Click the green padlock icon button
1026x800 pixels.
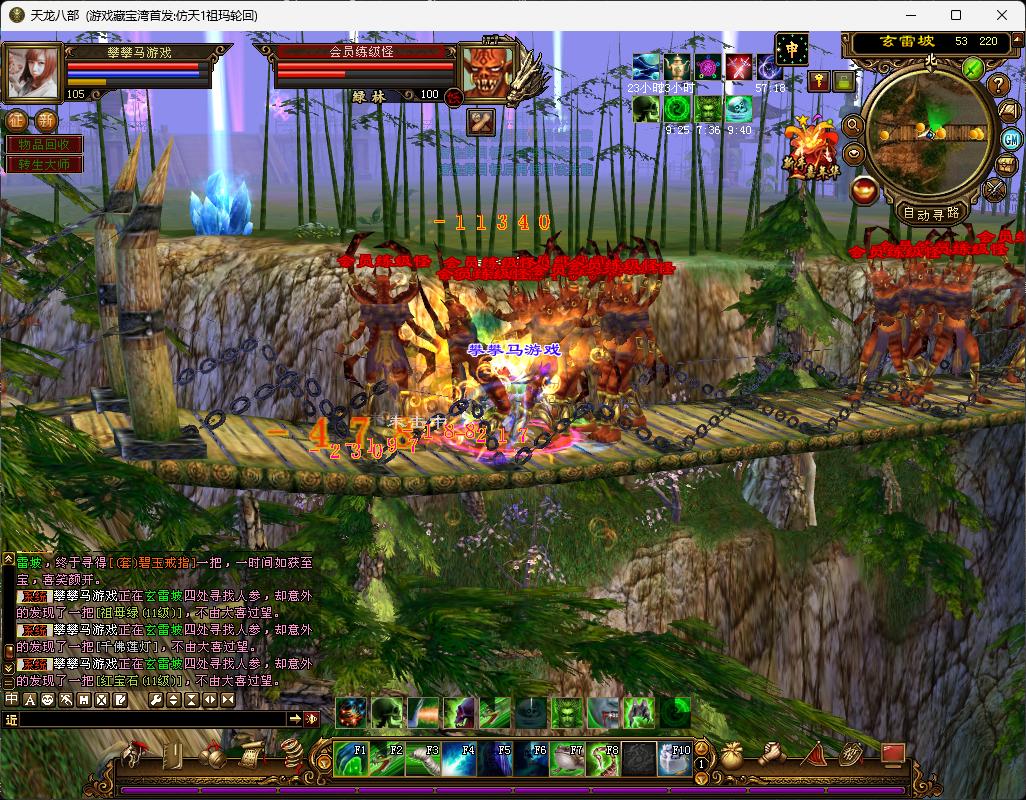click(845, 81)
